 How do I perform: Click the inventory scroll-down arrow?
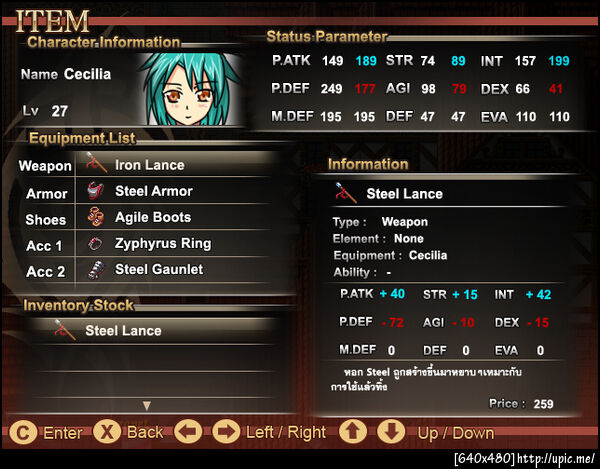coord(147,405)
